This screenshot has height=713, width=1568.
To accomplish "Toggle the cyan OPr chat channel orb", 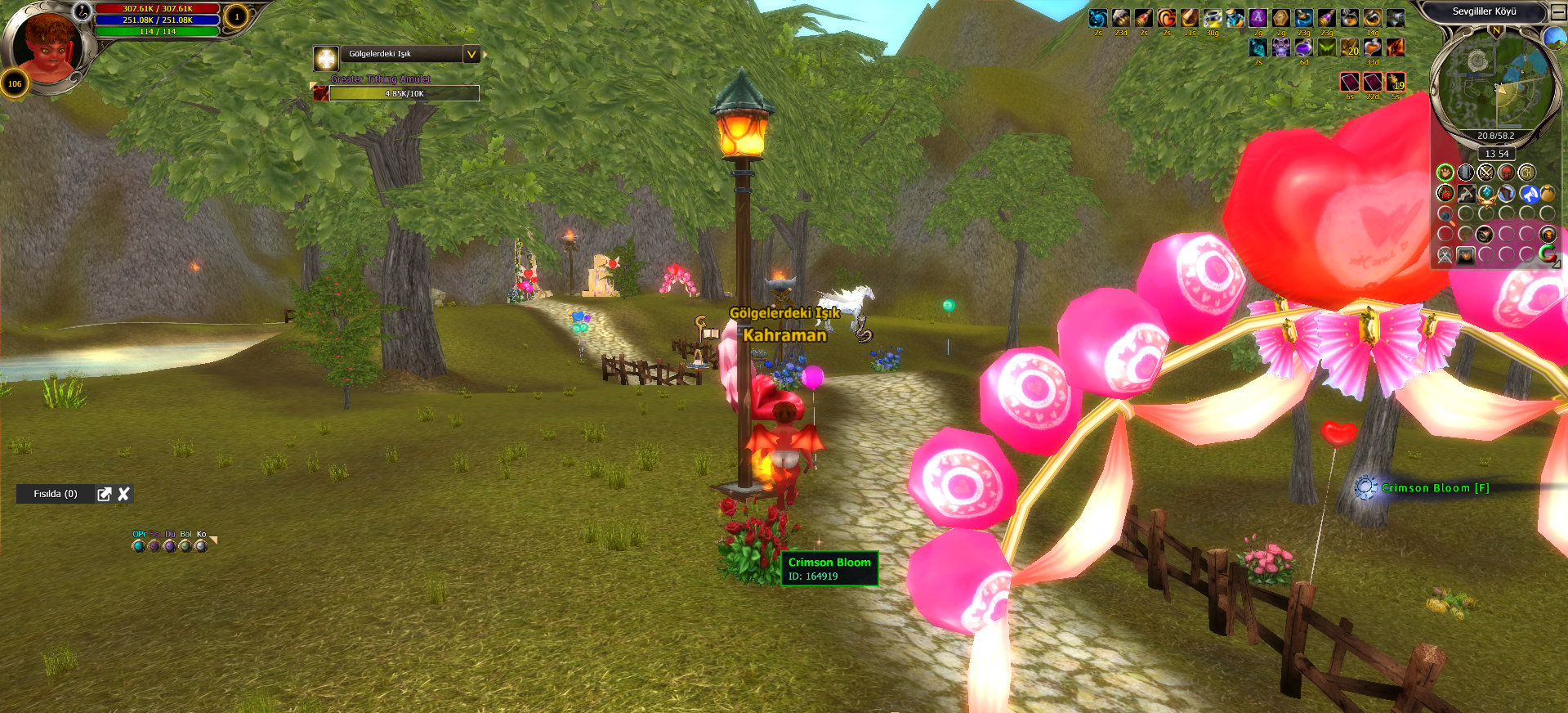I will (138, 545).
